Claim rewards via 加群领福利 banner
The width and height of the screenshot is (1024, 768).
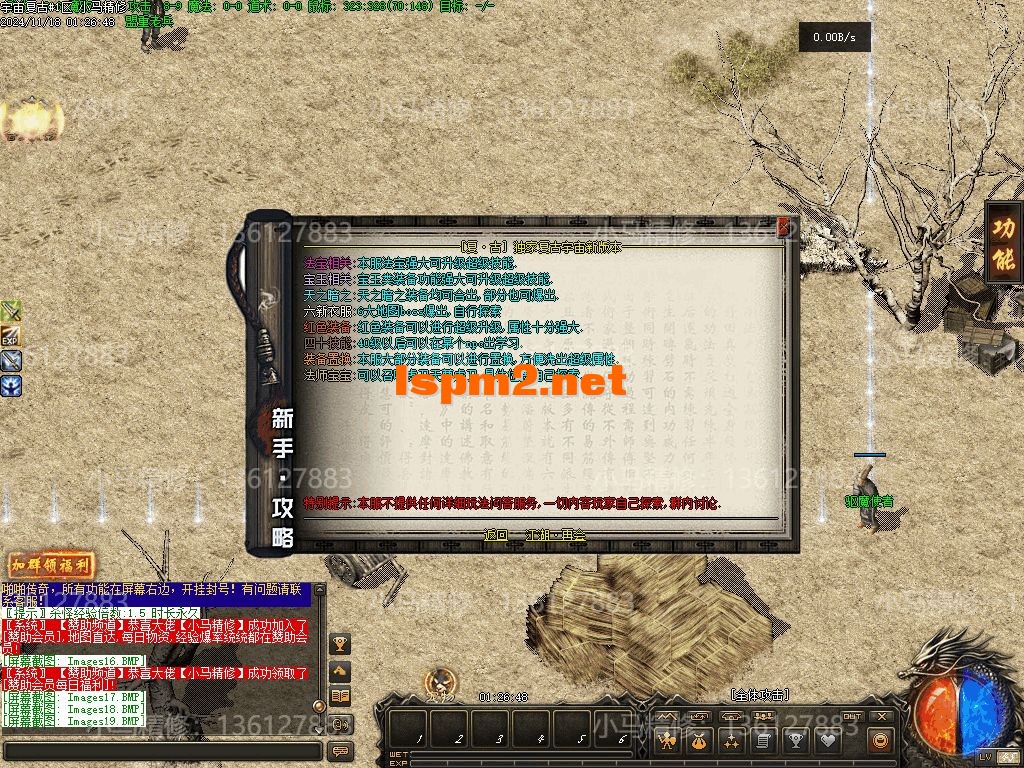[x=44, y=565]
